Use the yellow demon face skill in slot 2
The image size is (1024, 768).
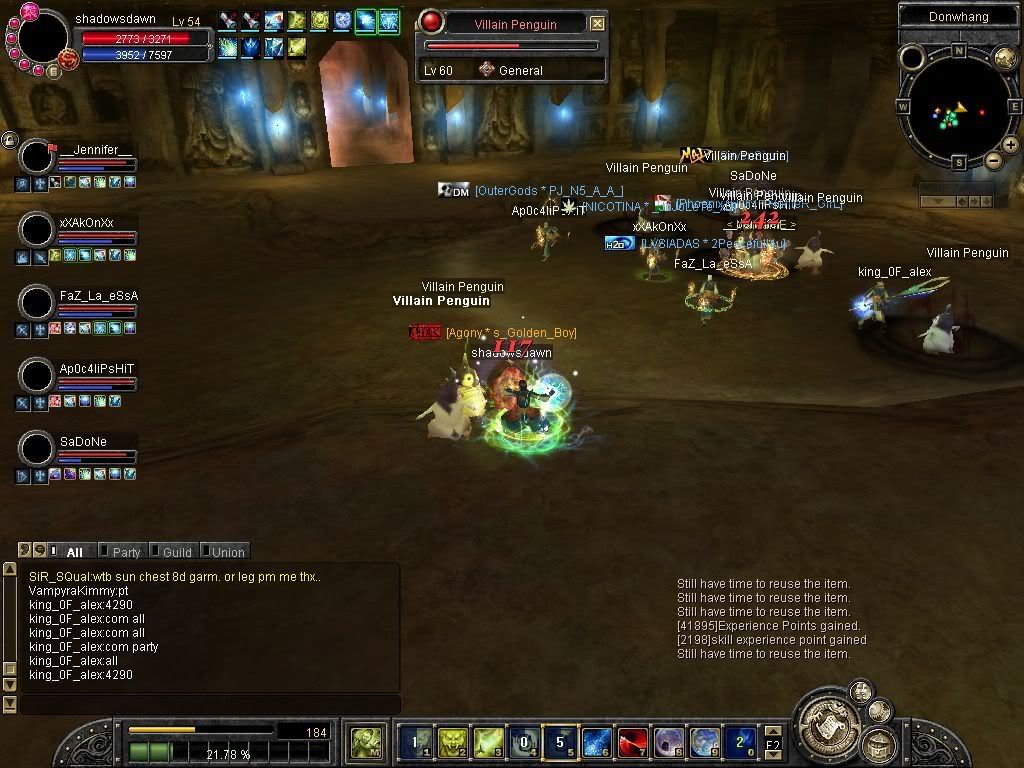pos(452,743)
